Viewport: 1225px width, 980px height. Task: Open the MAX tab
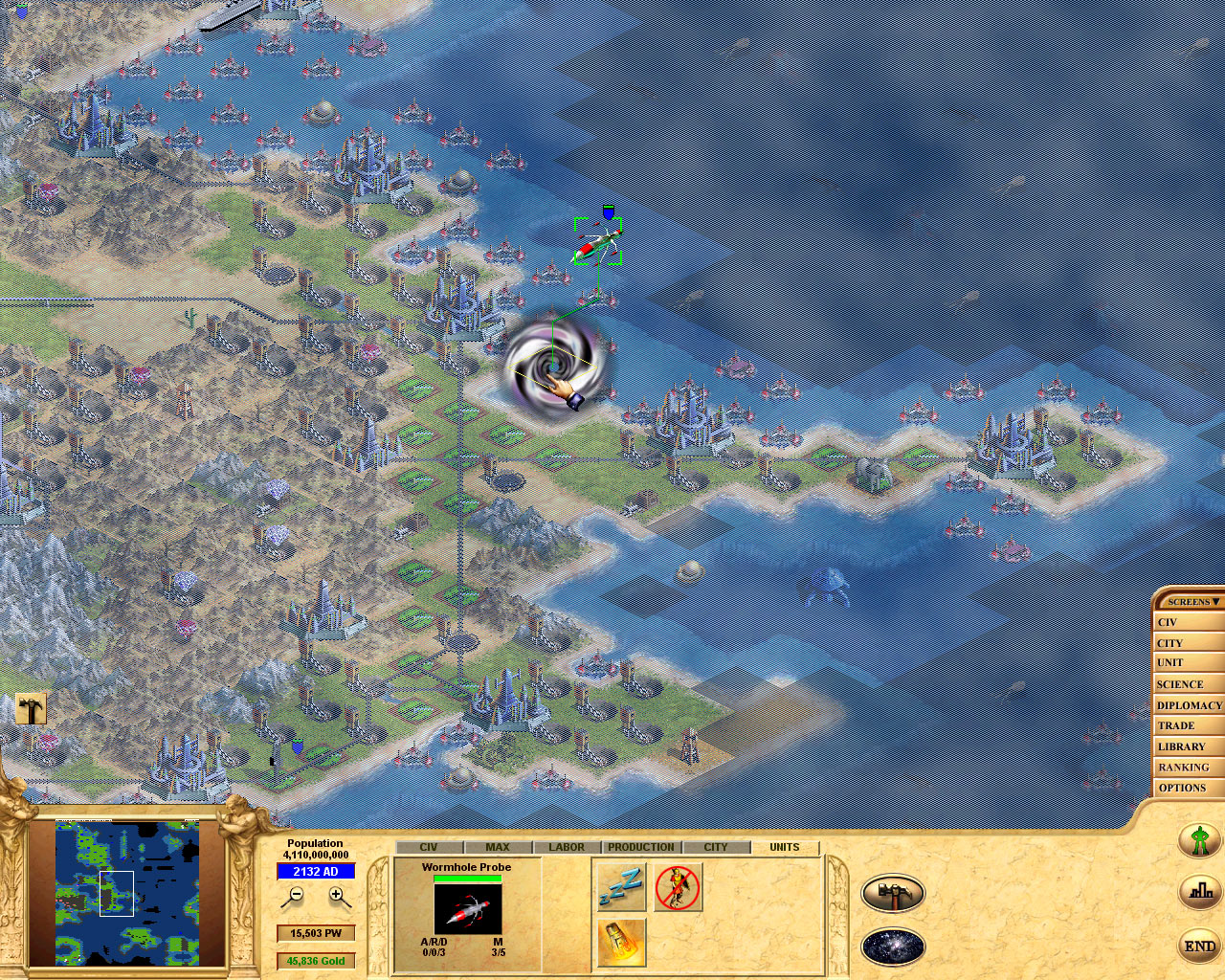[497, 846]
